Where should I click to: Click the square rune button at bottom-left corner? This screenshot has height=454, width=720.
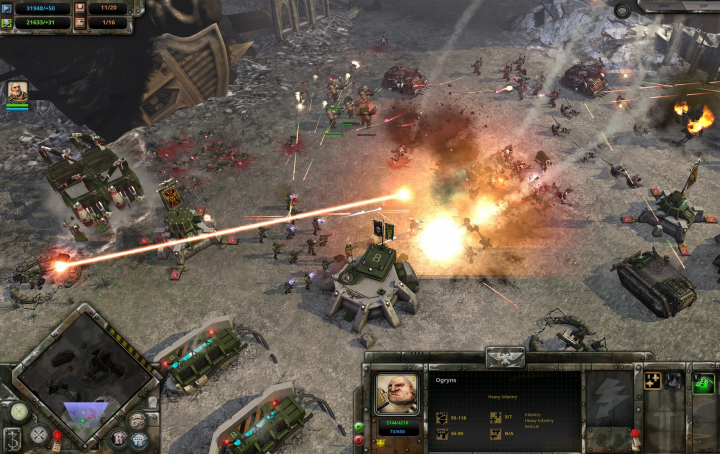pyautogui.click(x=11, y=439)
